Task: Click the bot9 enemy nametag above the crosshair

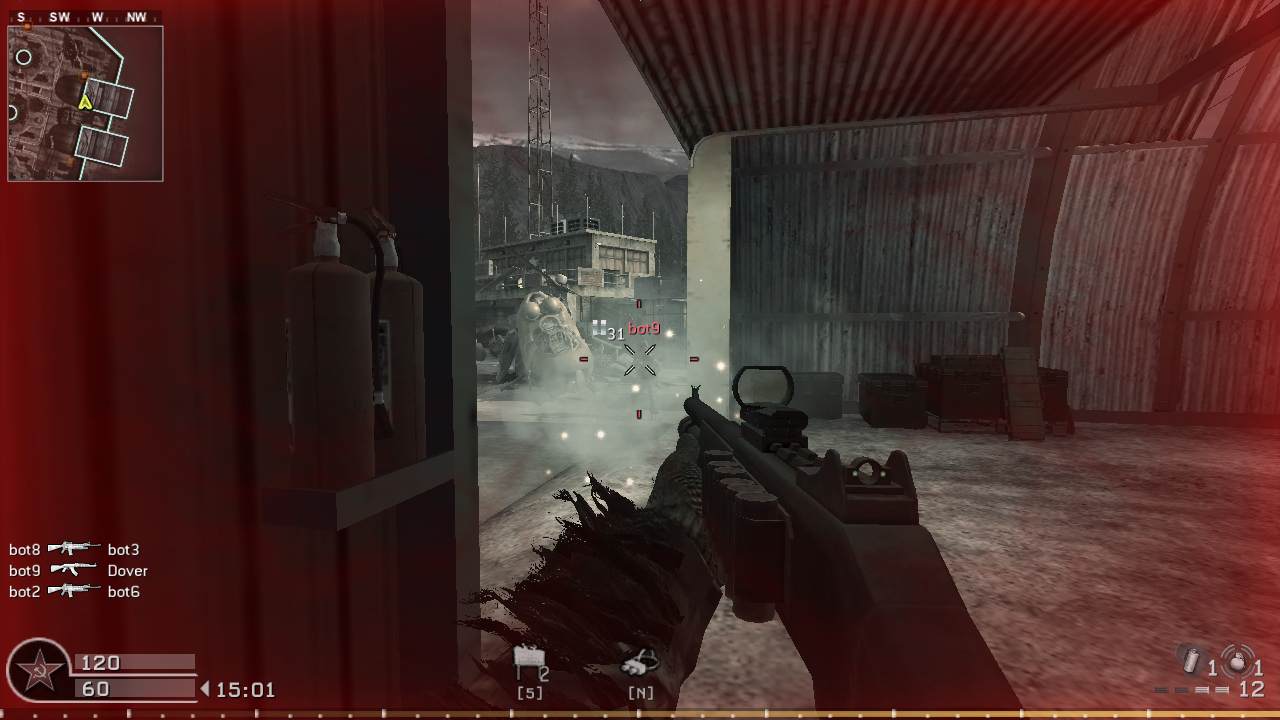Action: coord(645,327)
